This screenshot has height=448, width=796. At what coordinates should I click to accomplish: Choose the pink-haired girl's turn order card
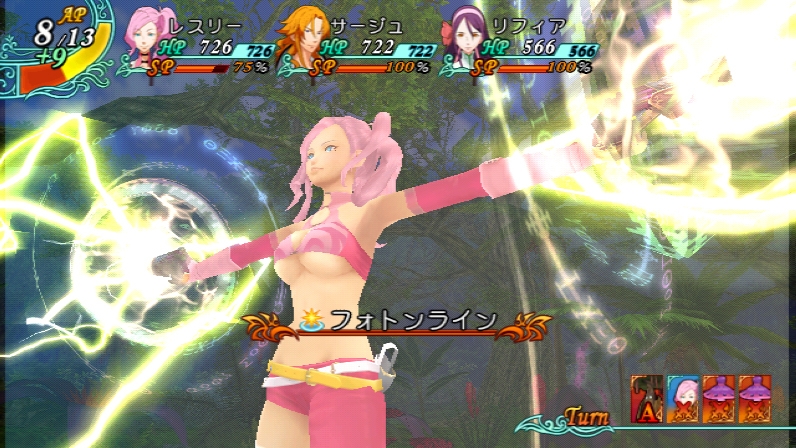(682, 396)
